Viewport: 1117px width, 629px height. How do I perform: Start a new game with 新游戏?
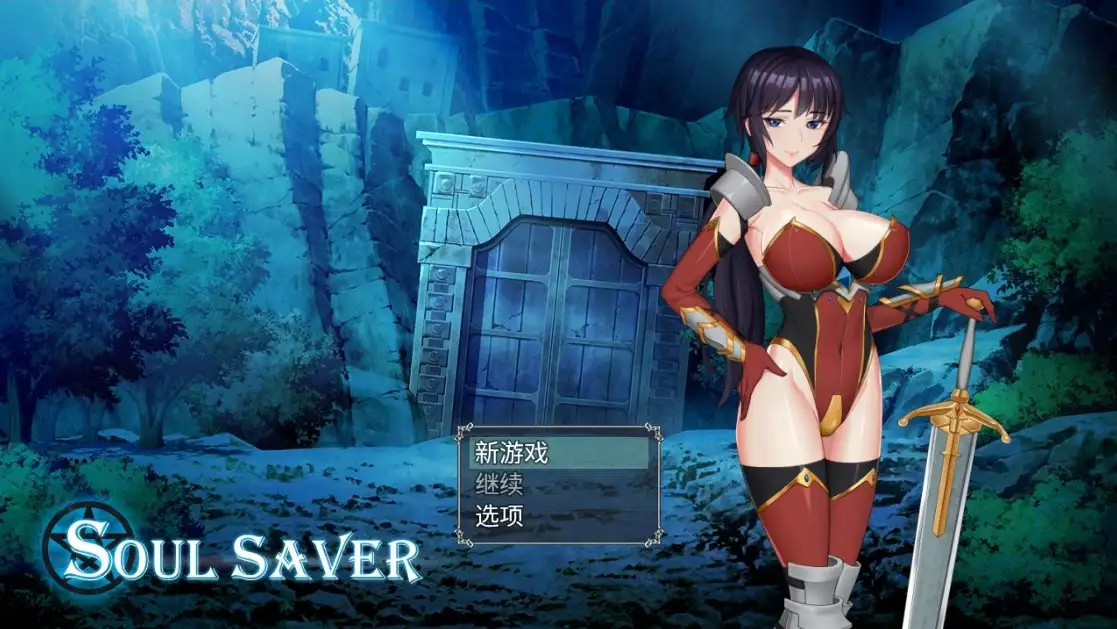click(512, 452)
